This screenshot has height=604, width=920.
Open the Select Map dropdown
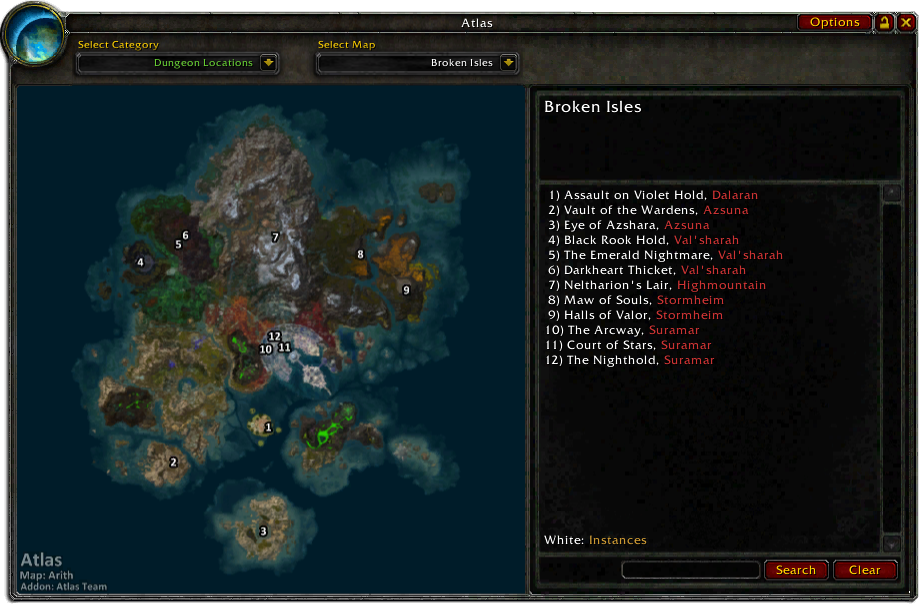point(508,63)
